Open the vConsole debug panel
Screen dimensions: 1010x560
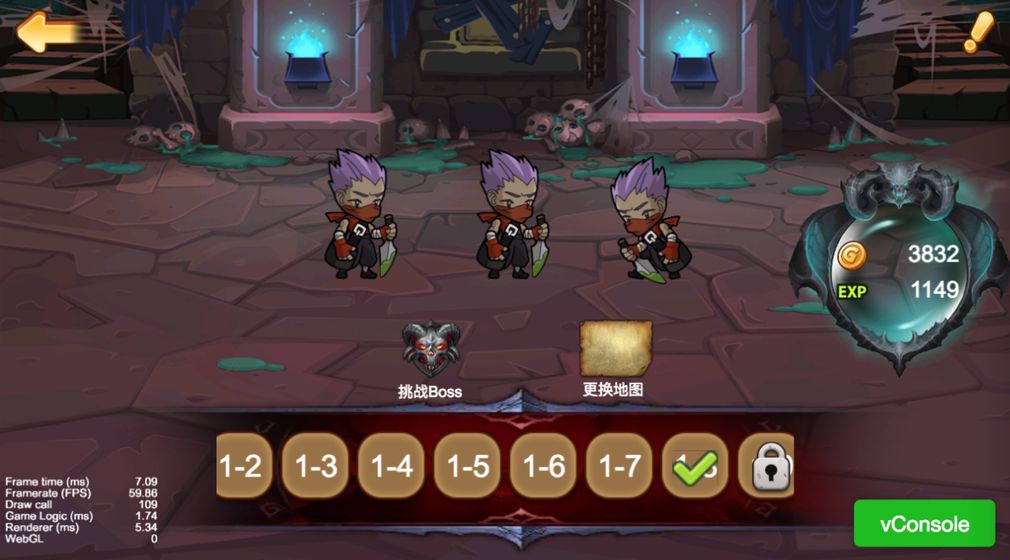(x=924, y=524)
